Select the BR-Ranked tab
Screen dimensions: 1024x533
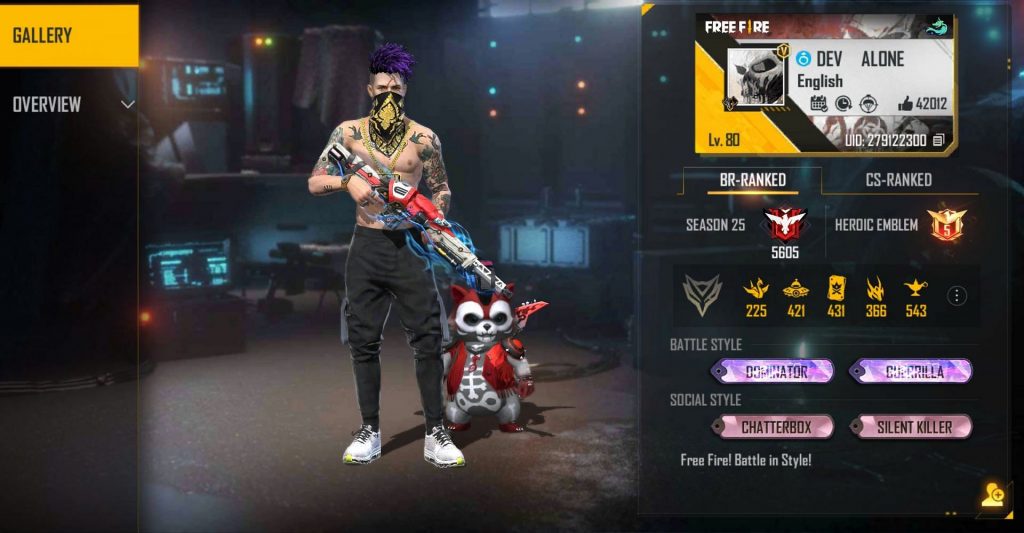coord(752,180)
